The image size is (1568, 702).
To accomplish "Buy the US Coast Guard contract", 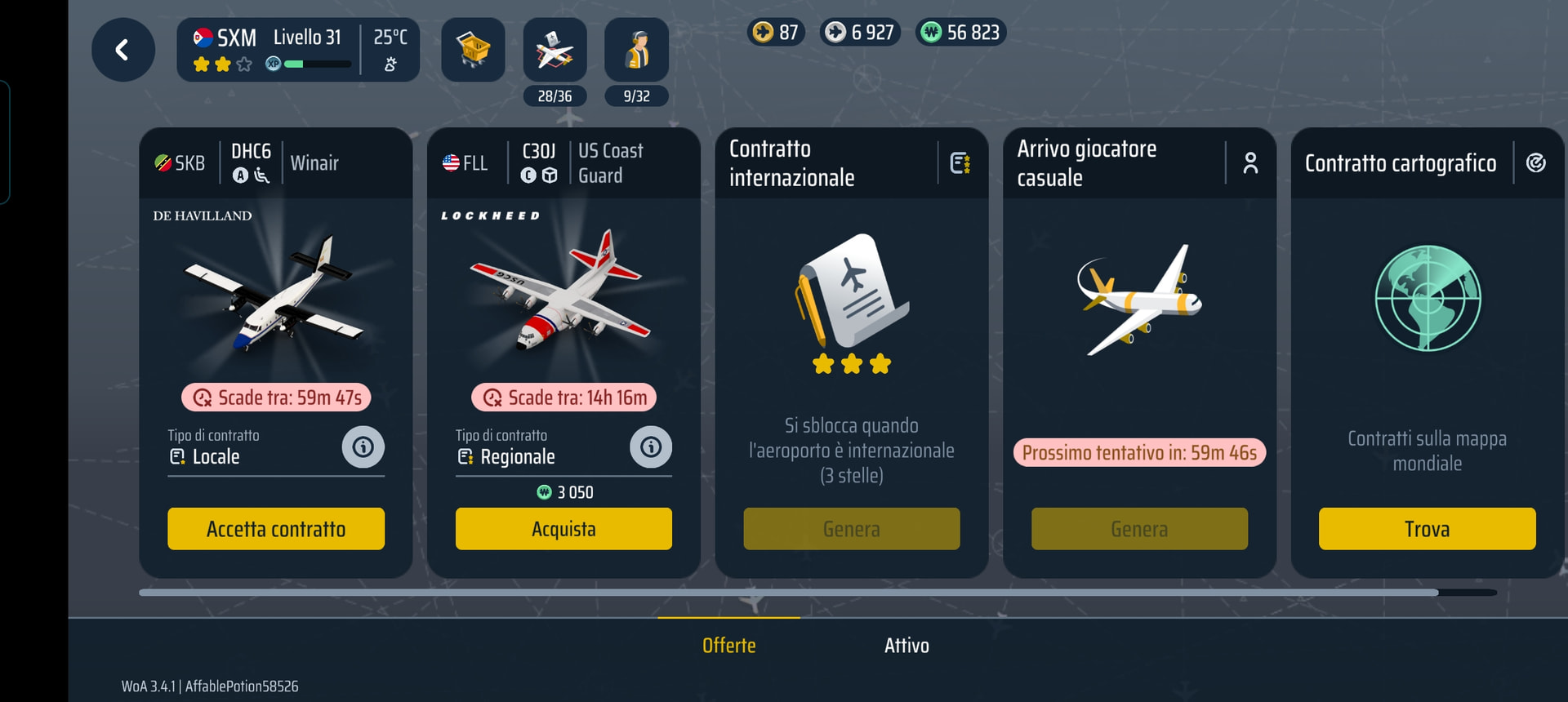I will (x=563, y=529).
